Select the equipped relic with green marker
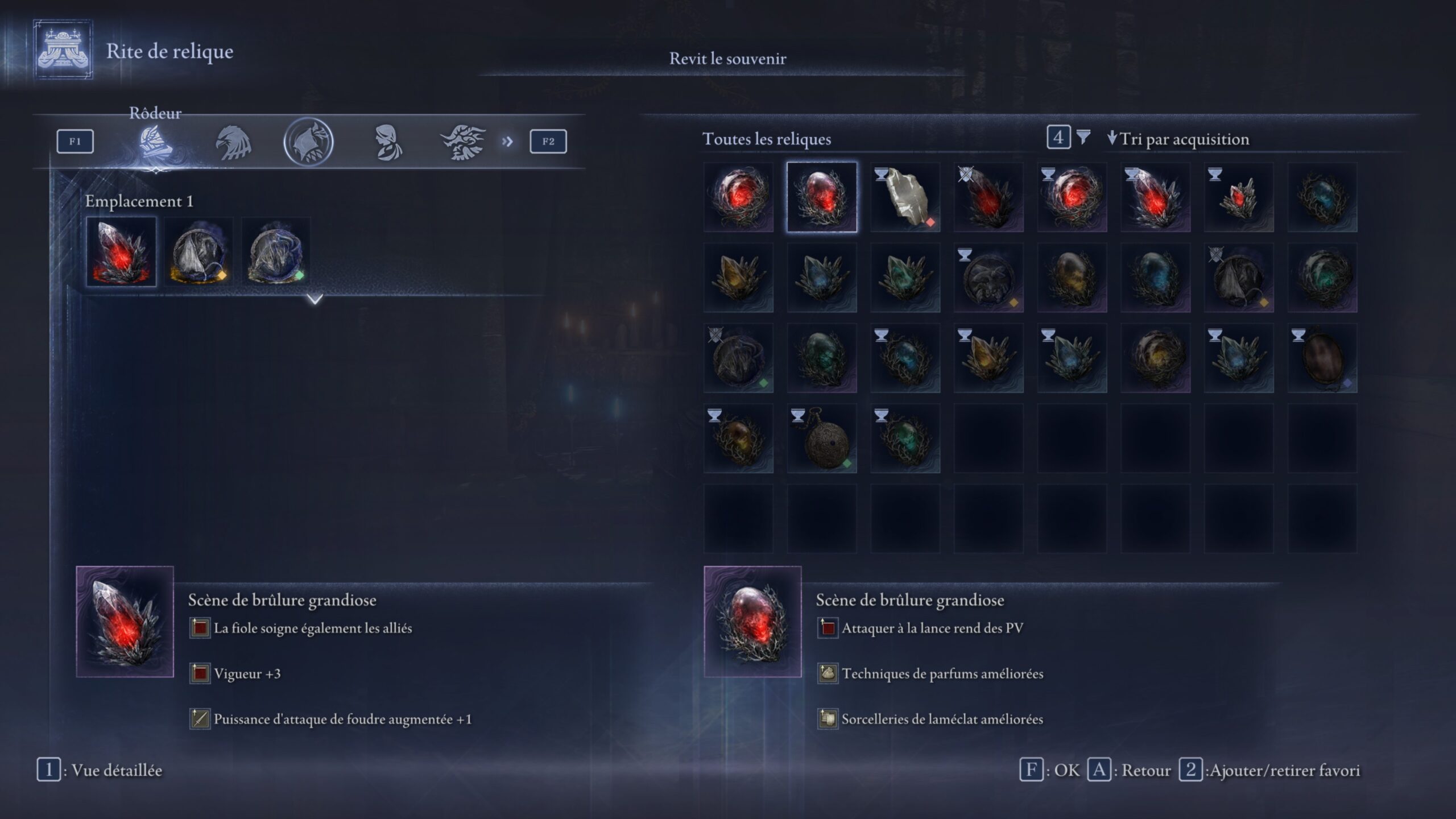This screenshot has height=819, width=1456. click(276, 251)
